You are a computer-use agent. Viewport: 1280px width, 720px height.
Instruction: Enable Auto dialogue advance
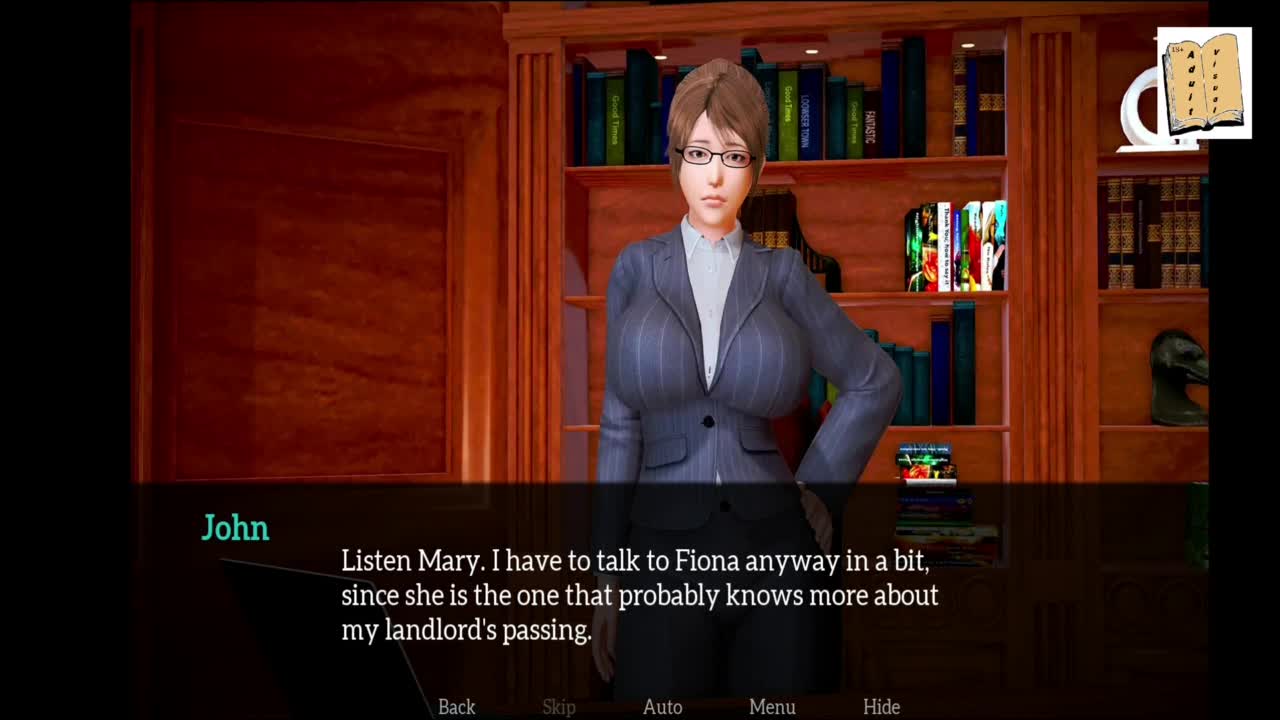pos(662,707)
